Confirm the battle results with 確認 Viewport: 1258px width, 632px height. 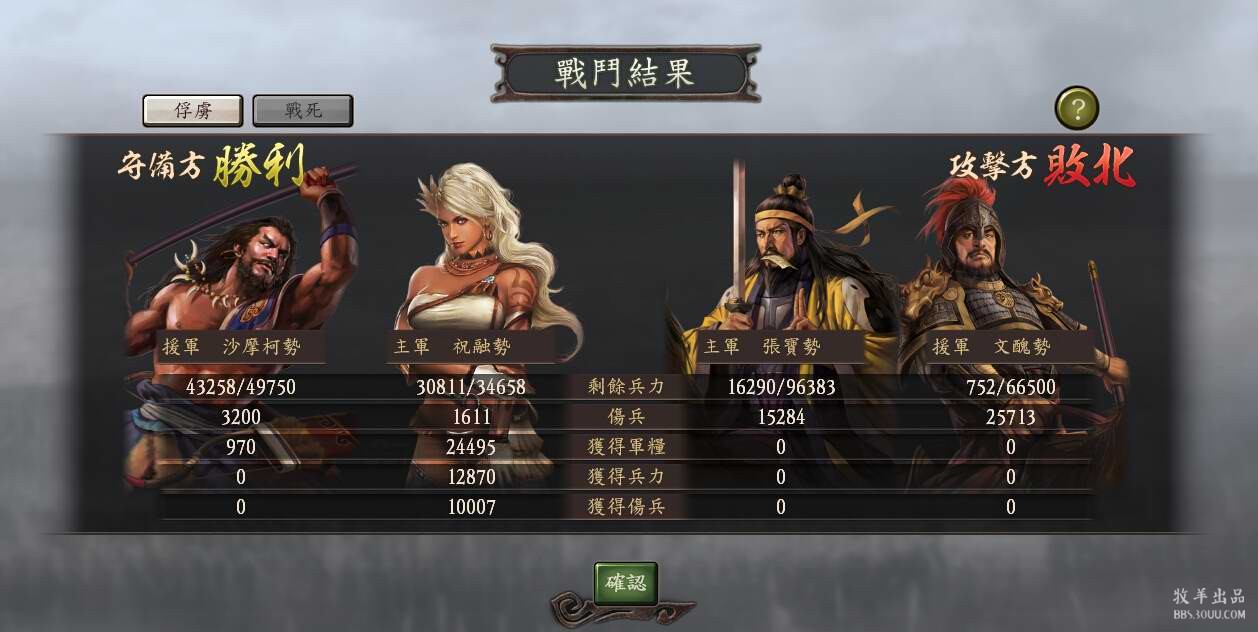pyautogui.click(x=626, y=583)
